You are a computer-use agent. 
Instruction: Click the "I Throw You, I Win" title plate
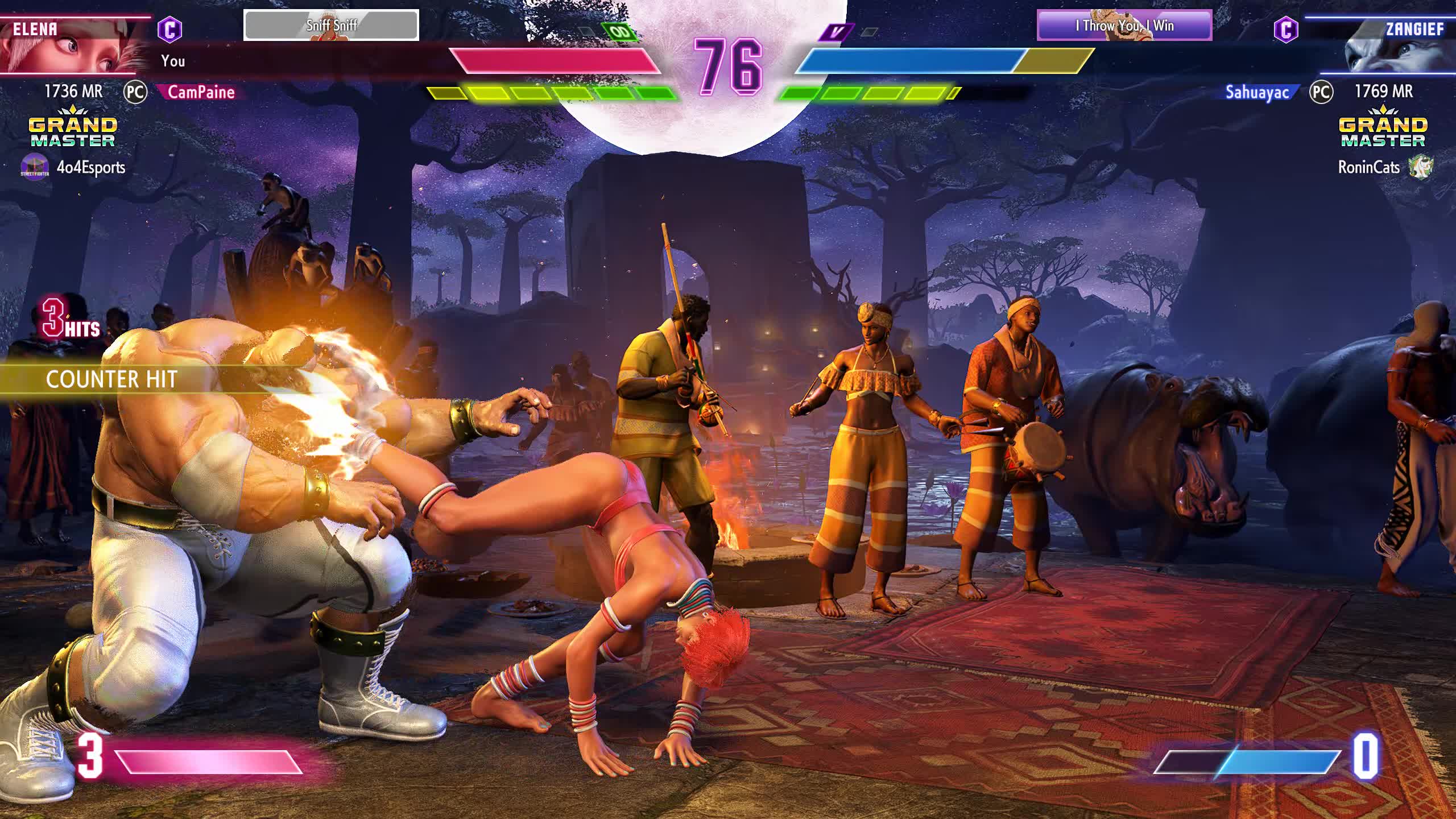1124,26
